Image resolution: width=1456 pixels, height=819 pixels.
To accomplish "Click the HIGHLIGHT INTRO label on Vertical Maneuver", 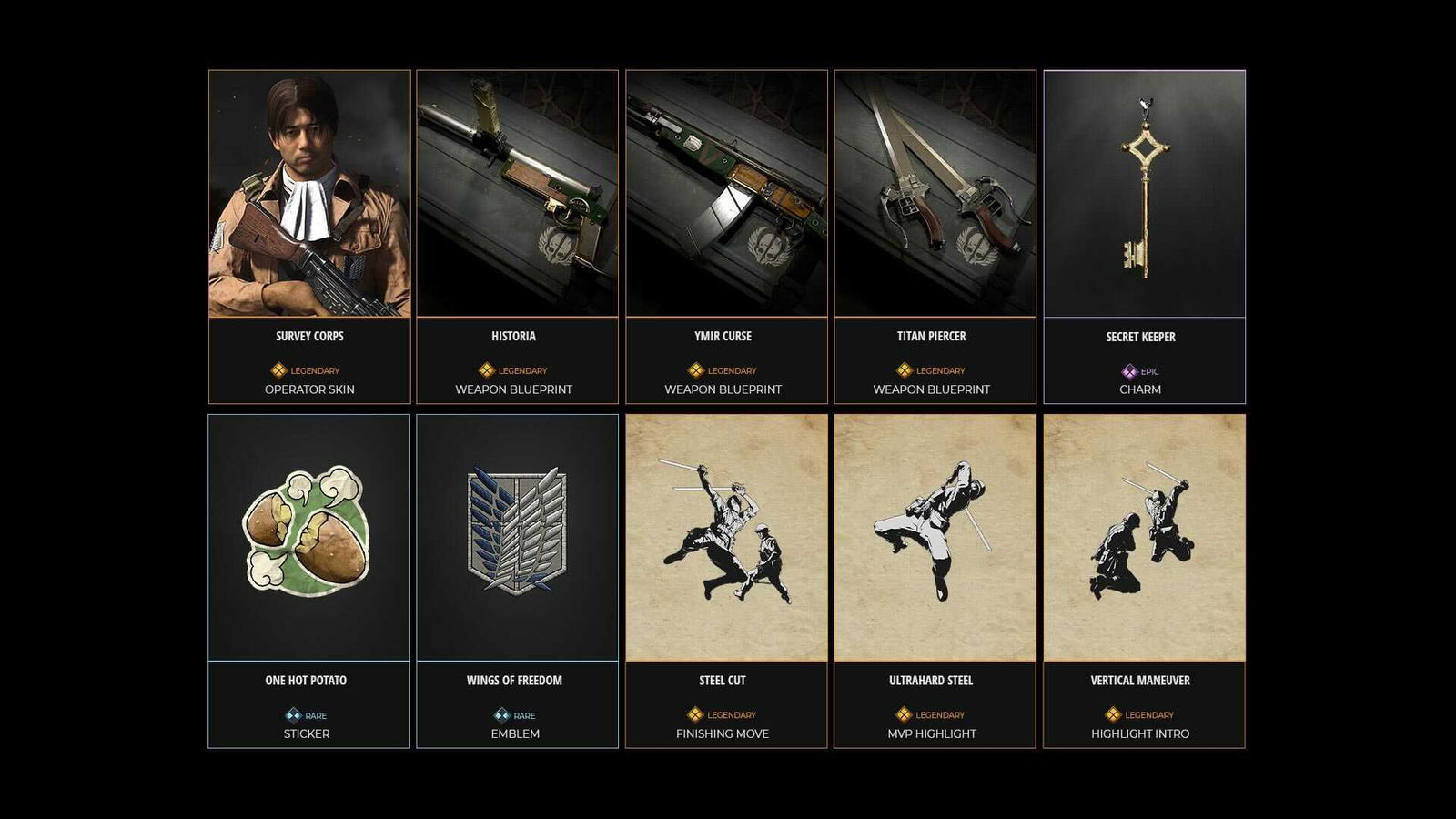I will tap(1140, 733).
